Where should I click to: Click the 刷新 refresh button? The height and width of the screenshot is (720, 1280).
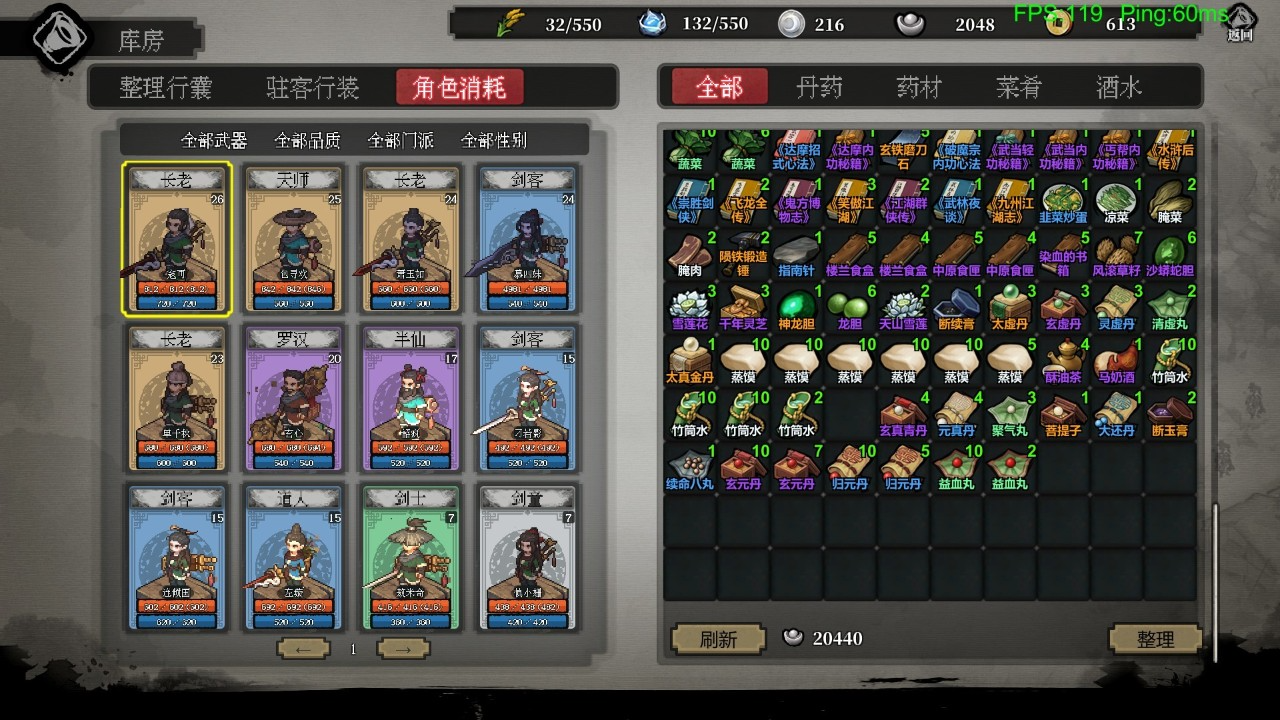718,638
